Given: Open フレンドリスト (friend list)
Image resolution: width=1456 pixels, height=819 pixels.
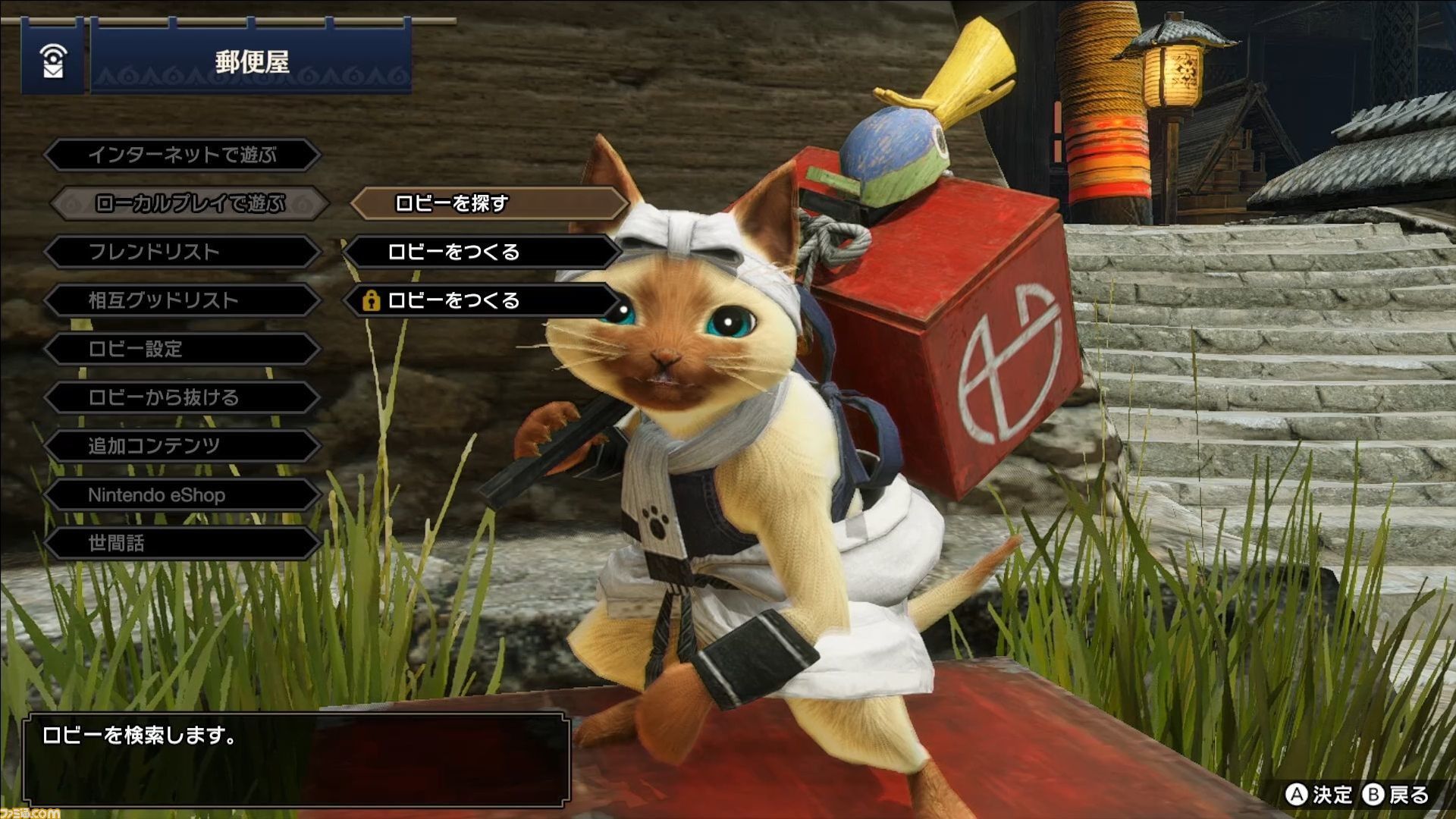Looking at the screenshot, I should tap(182, 252).
